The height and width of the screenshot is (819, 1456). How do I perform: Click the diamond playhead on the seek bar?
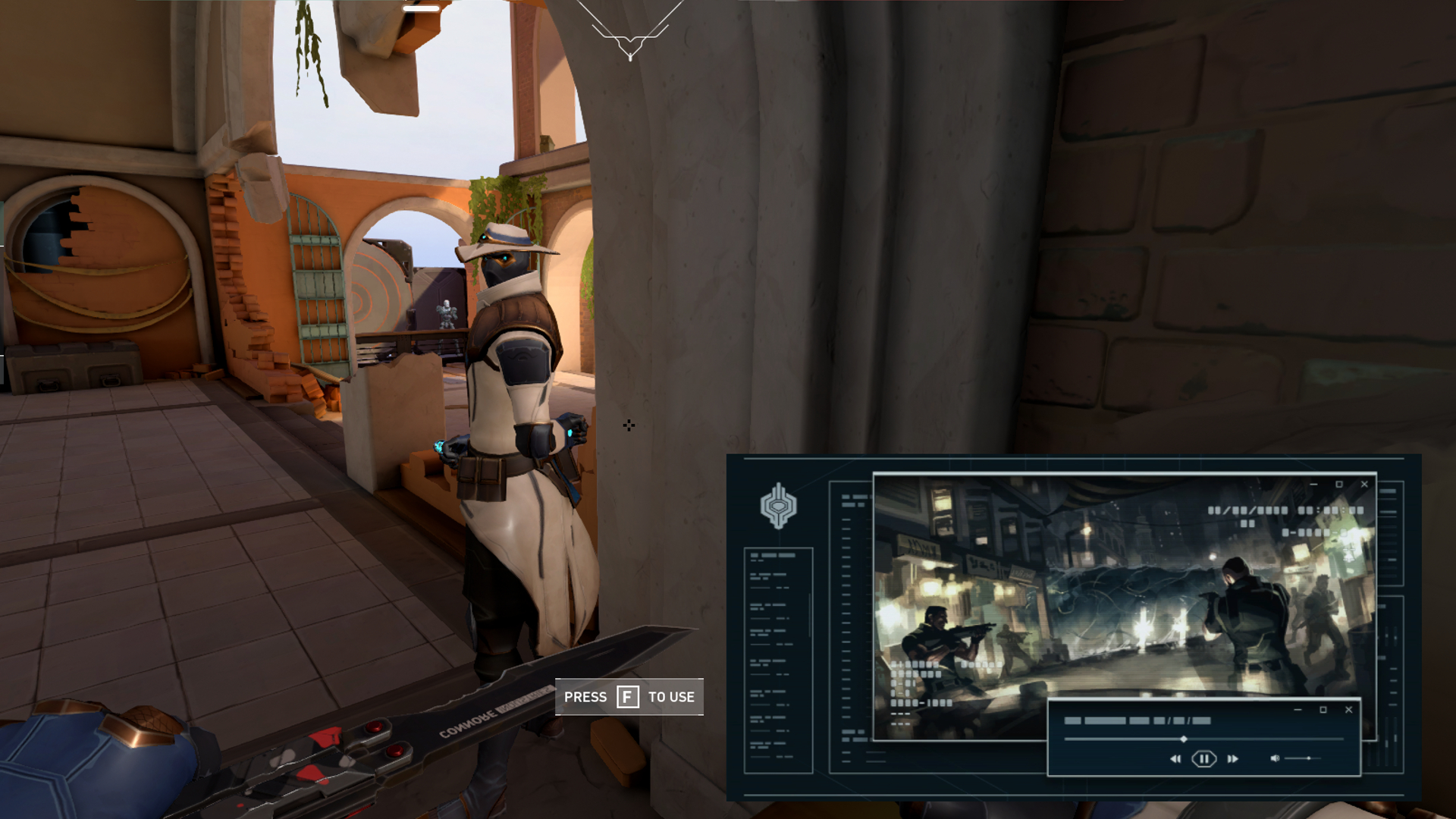pos(1184,739)
